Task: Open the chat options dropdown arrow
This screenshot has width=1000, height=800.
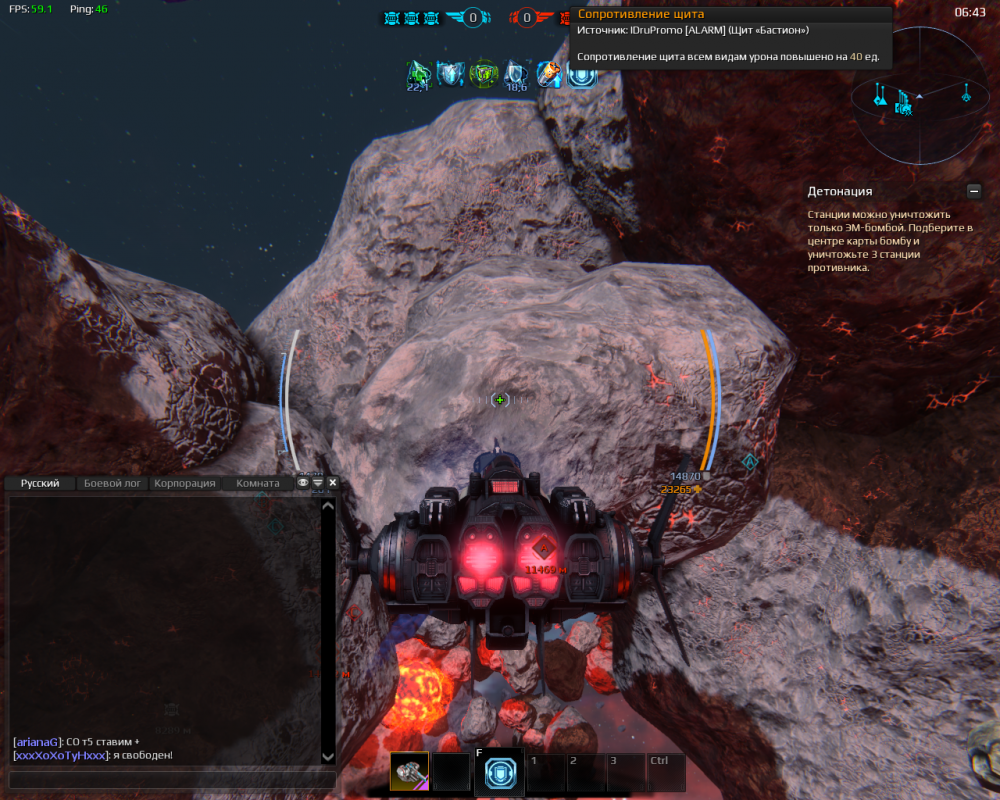Action: click(318, 483)
